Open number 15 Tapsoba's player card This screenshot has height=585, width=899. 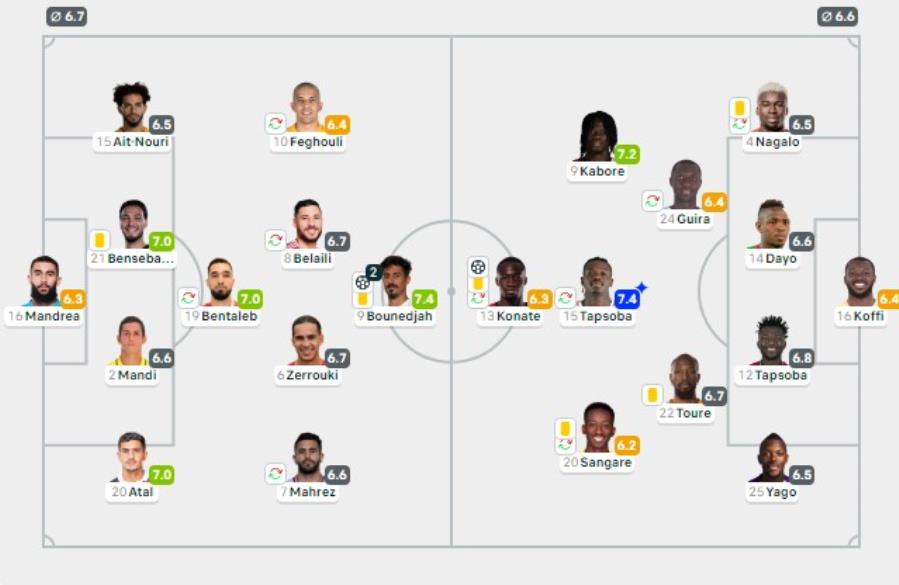point(598,283)
